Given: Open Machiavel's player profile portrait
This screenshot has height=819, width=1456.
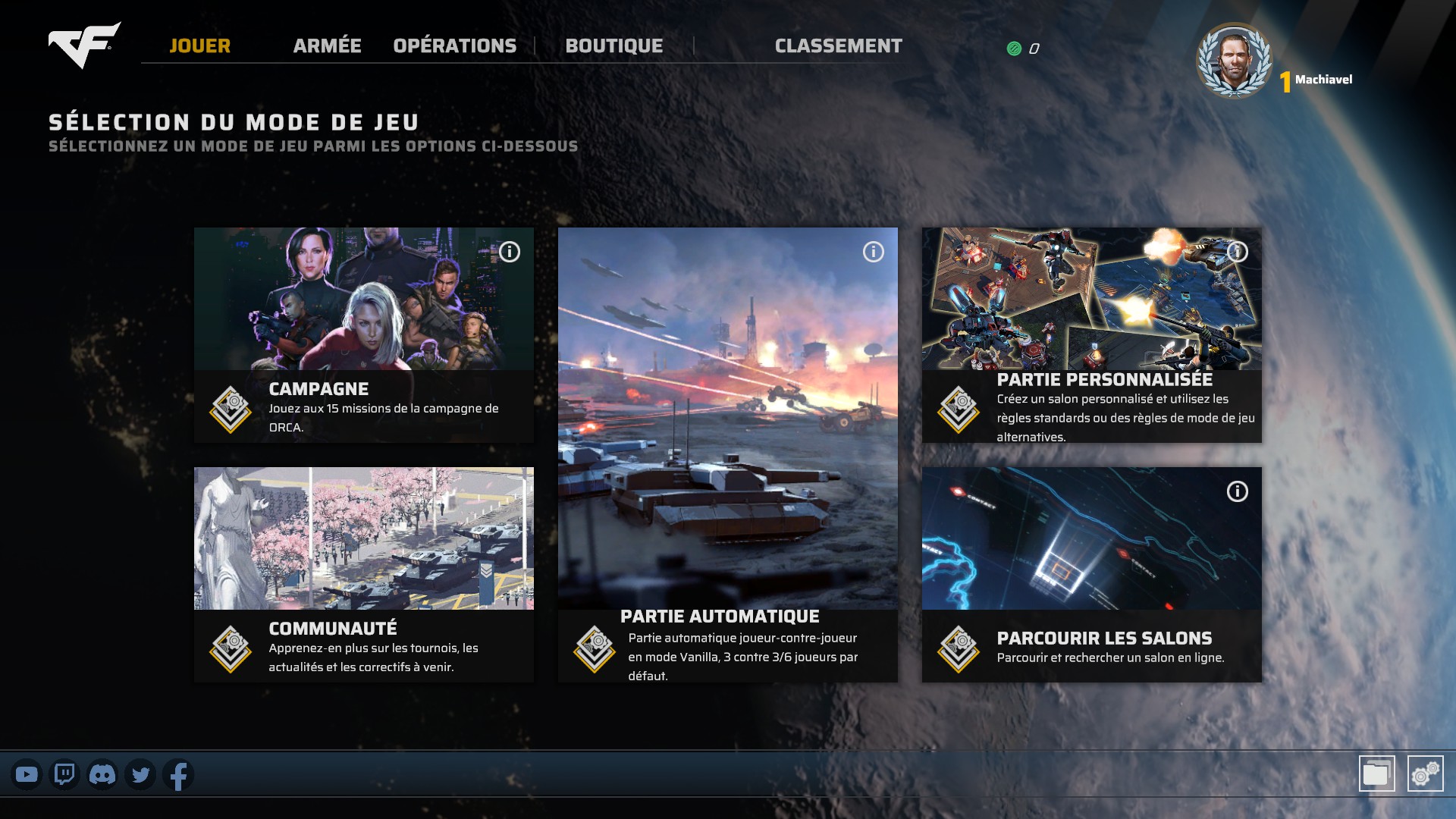Looking at the screenshot, I should point(1234,61).
